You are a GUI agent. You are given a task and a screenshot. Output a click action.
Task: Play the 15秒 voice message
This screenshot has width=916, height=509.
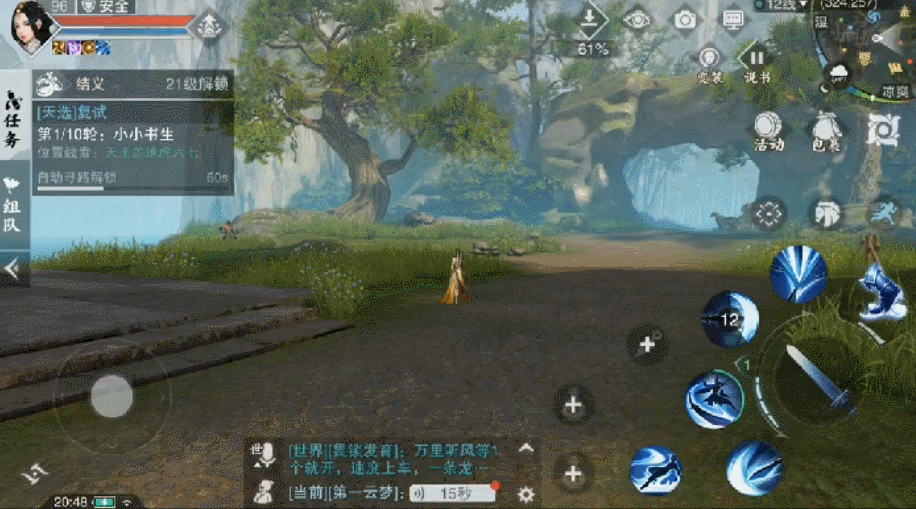(x=455, y=493)
